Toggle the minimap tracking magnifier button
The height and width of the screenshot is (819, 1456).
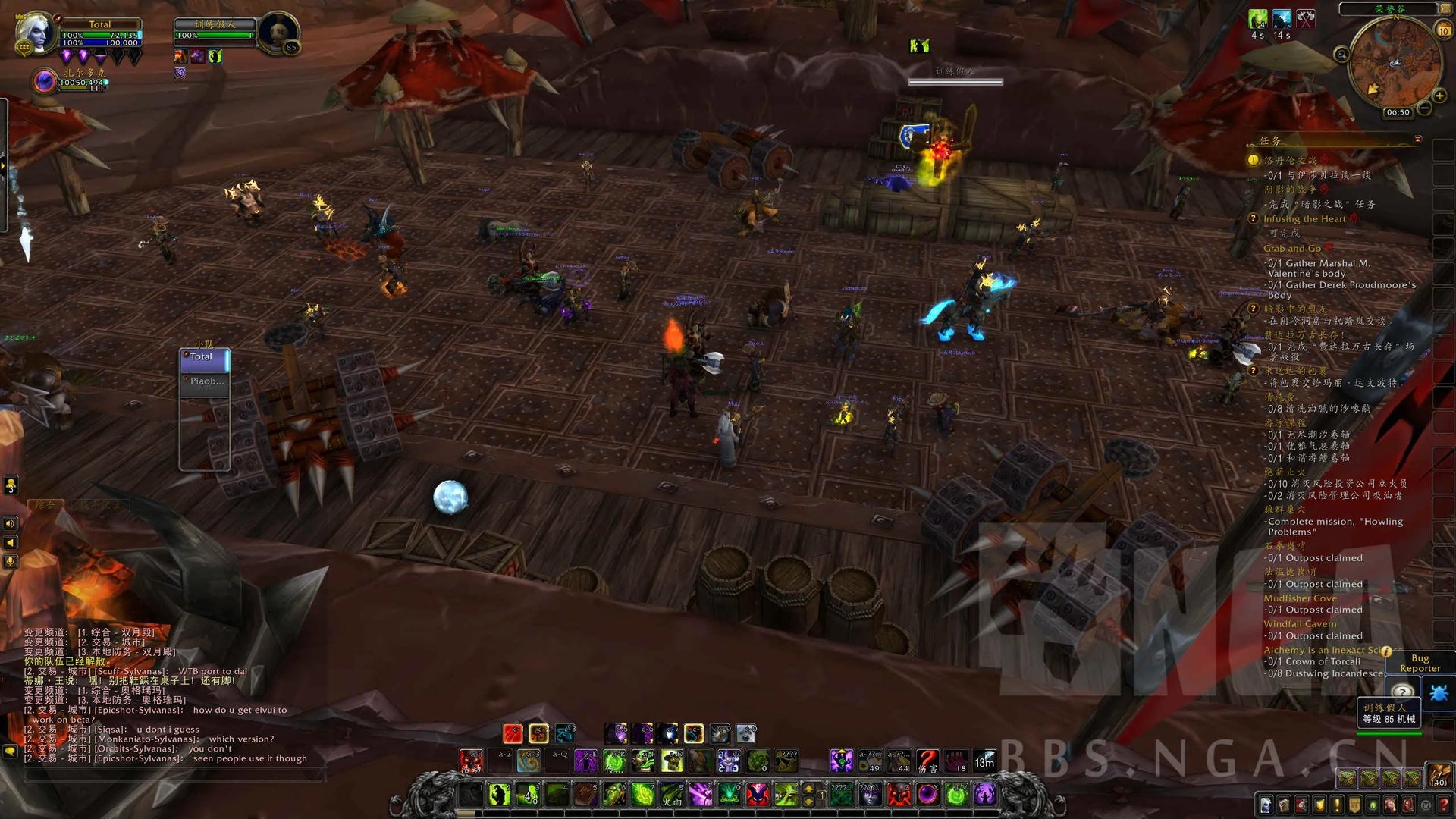(1341, 54)
